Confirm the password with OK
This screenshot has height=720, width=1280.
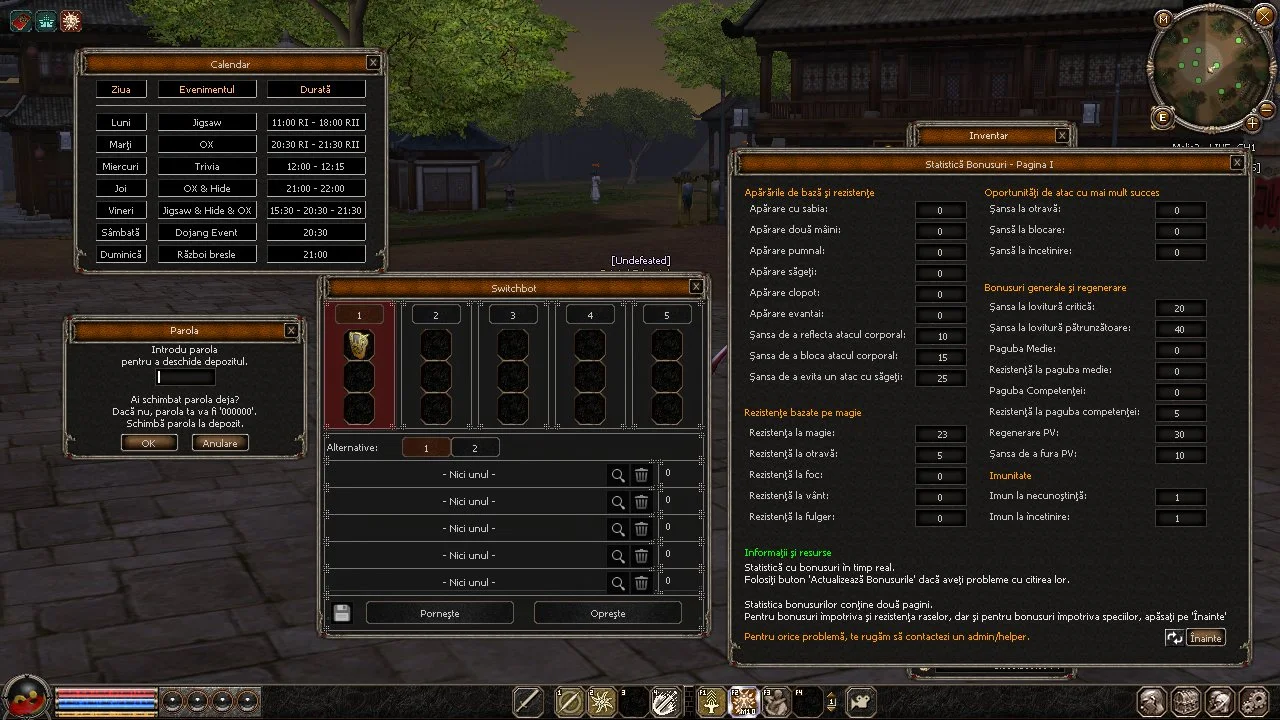tap(149, 443)
